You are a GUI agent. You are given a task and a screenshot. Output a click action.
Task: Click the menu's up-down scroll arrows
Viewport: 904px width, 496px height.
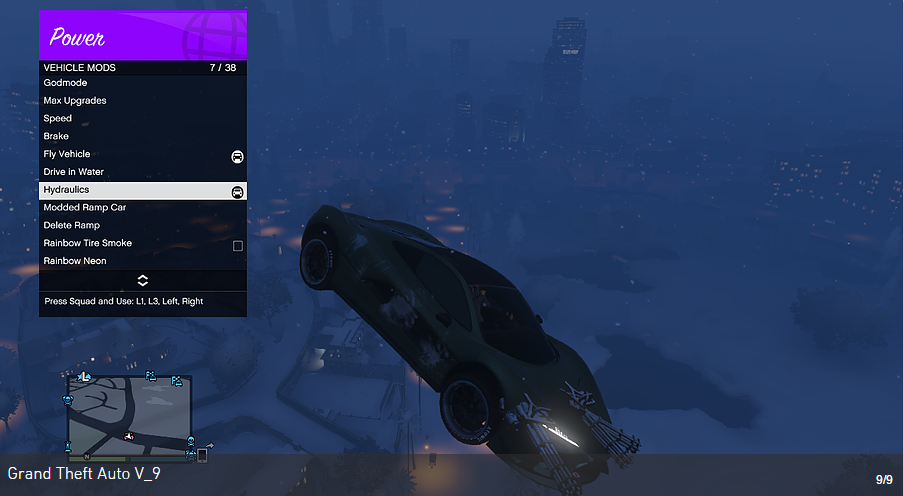(143, 280)
